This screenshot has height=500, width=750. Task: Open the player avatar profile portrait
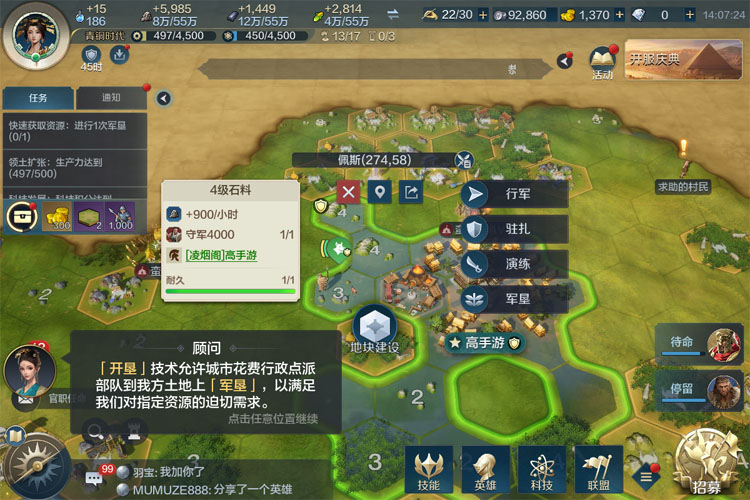[35, 31]
